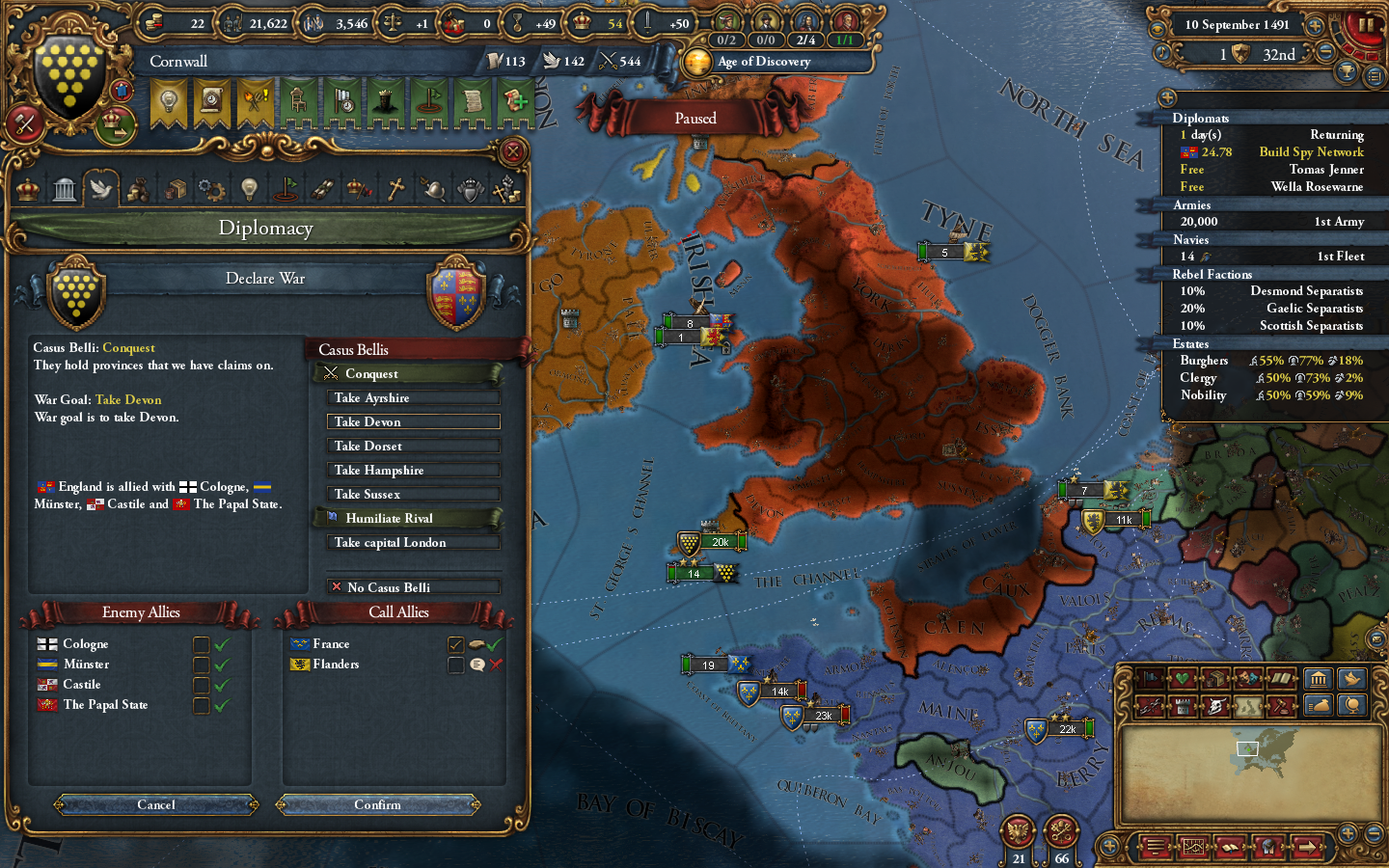Click the 20k Cornwall army counter on map
Screen dimensions: 1389x868
point(720,542)
